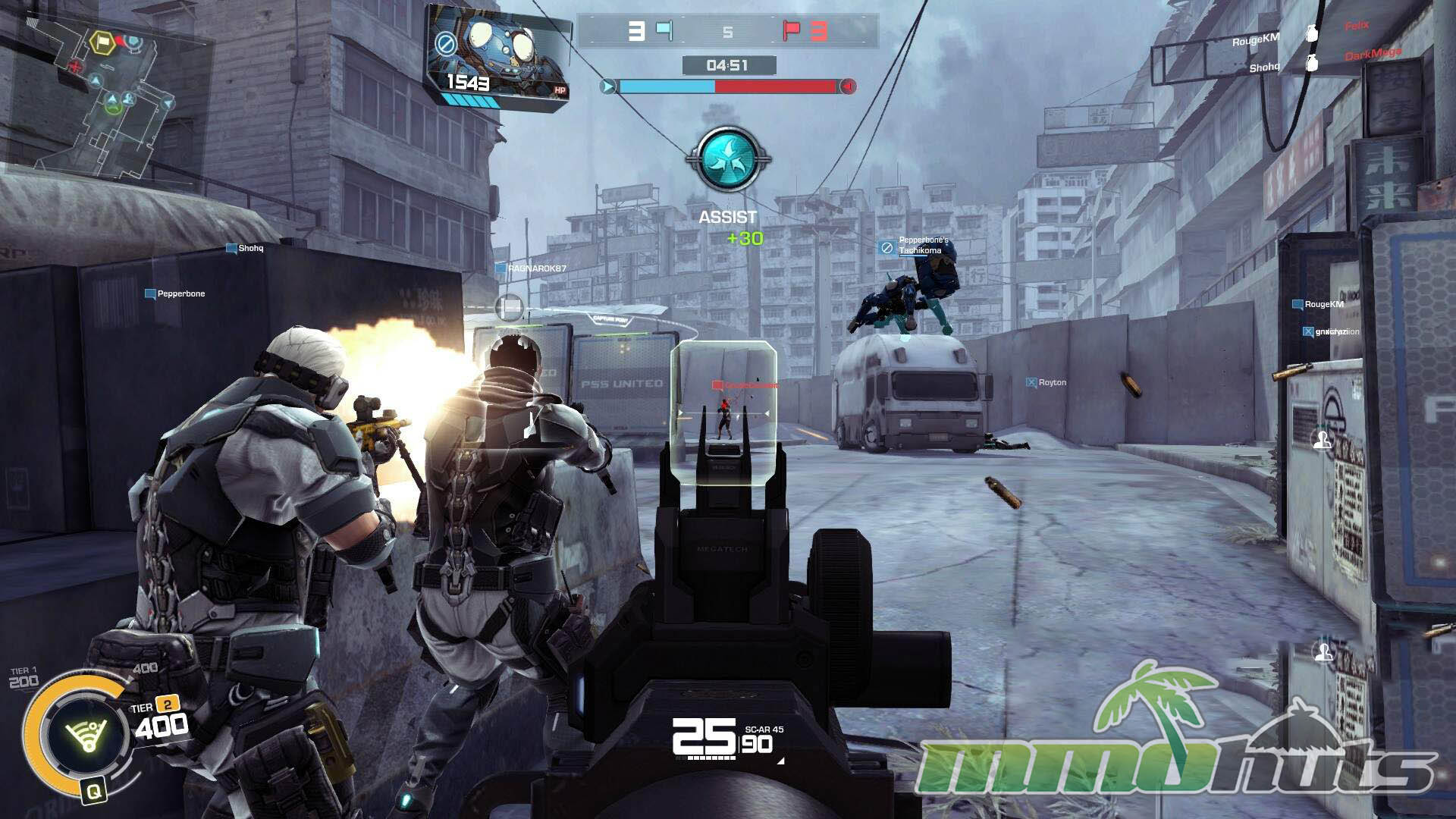Click the blue team flag icon

[664, 30]
